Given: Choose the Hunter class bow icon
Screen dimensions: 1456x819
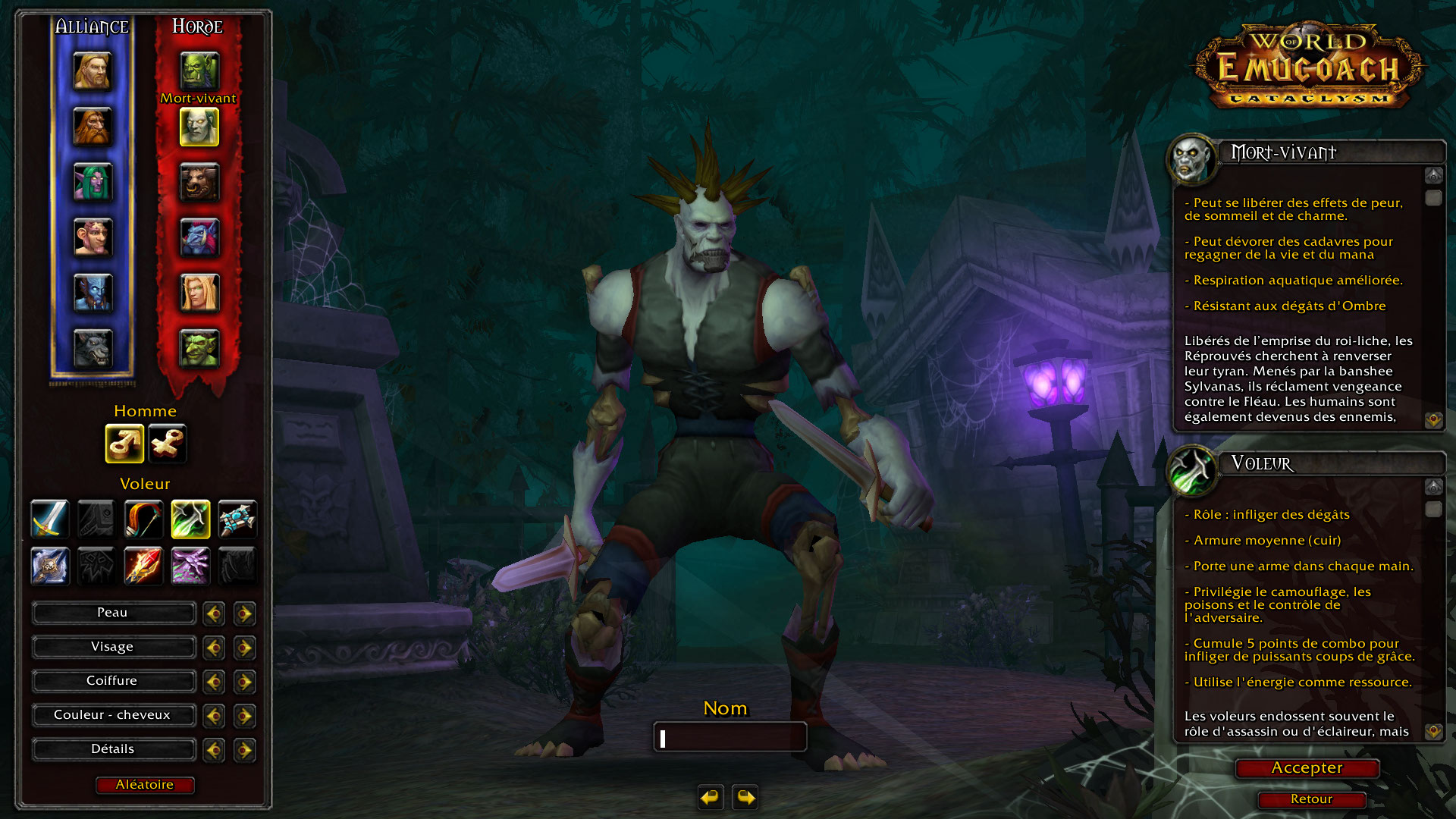Looking at the screenshot, I should click(143, 519).
